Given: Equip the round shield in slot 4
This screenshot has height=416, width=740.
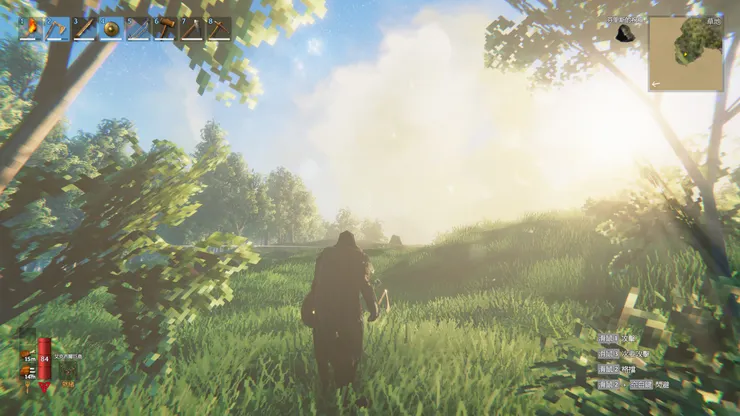Looking at the screenshot, I should coord(111,28).
